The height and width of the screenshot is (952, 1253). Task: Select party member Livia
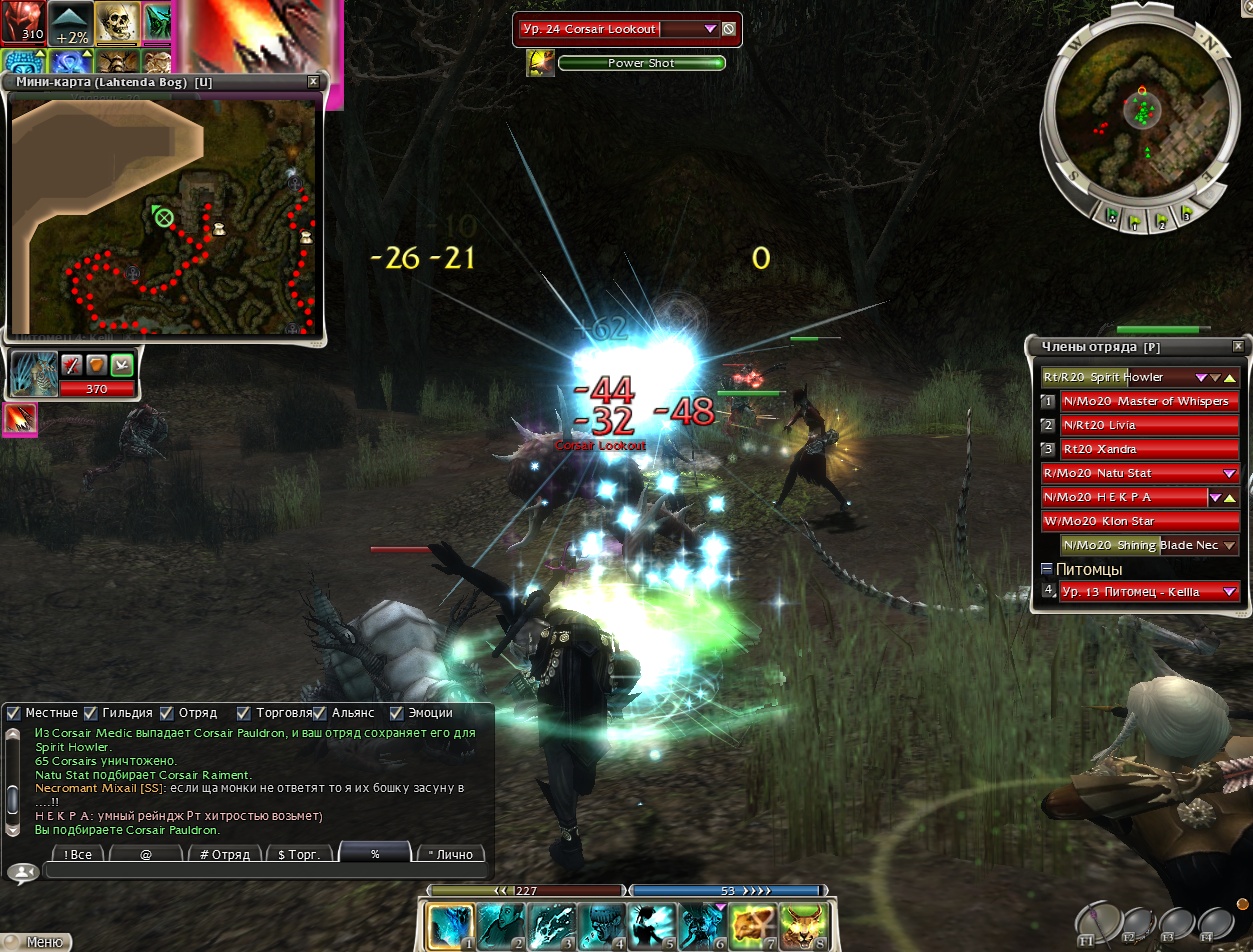[1149, 425]
